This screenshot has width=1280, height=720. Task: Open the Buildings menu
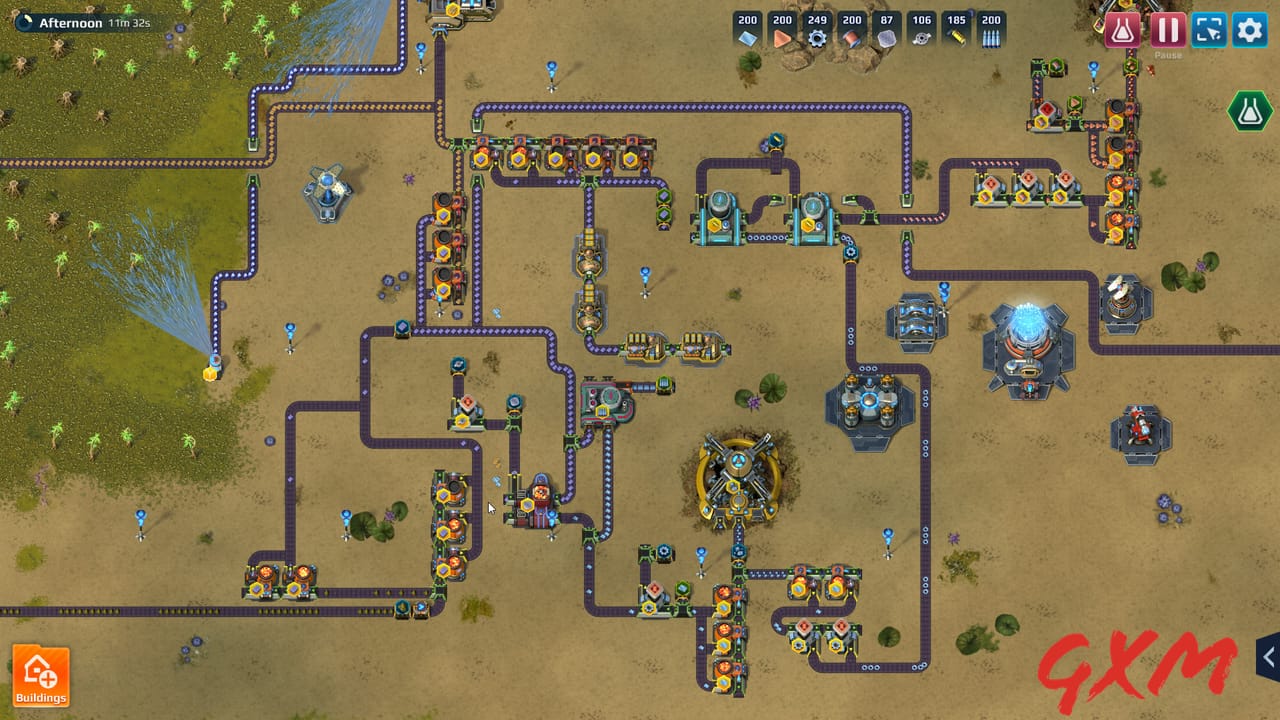(42, 675)
